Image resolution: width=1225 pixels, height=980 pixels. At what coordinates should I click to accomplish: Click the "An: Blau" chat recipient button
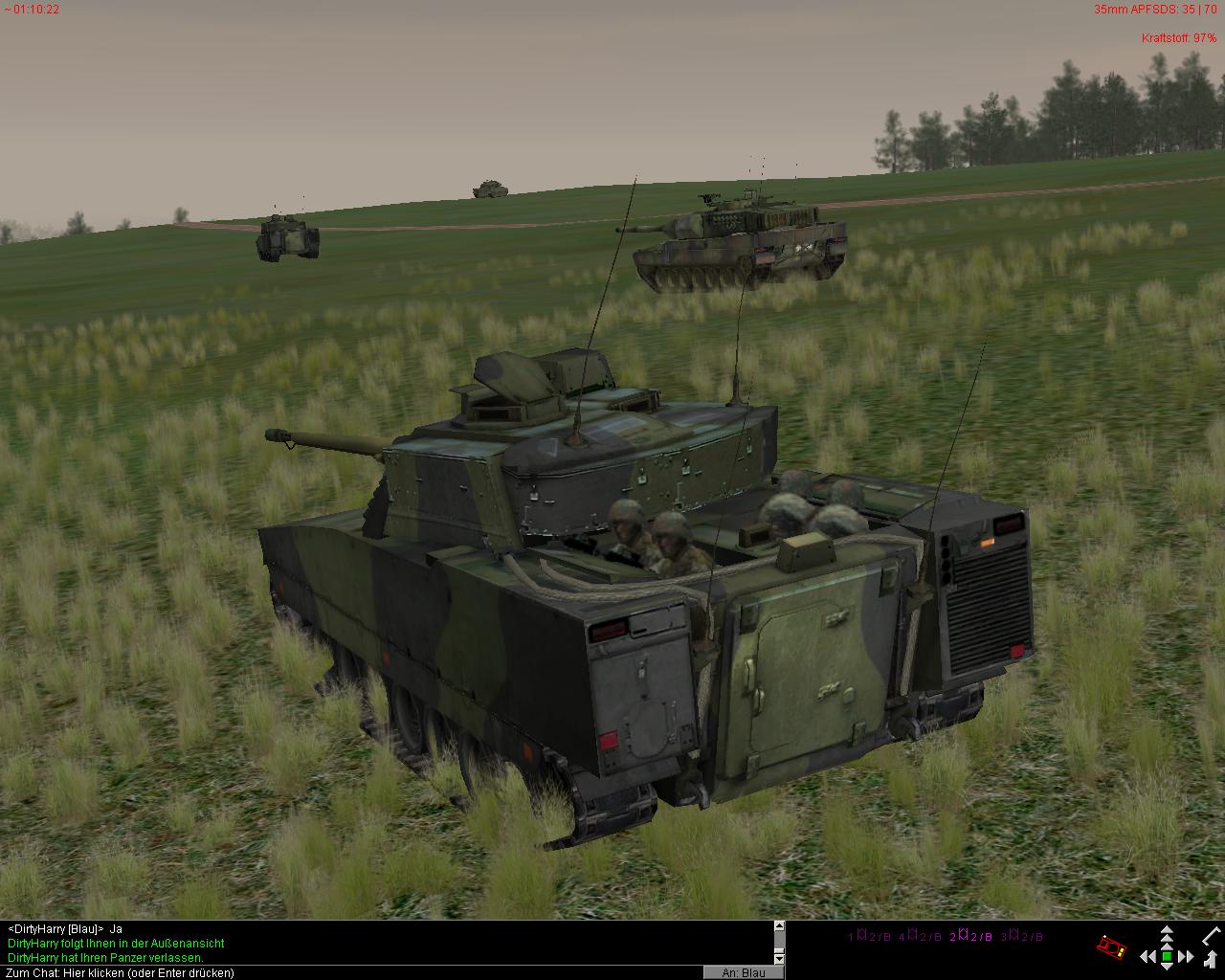click(744, 972)
